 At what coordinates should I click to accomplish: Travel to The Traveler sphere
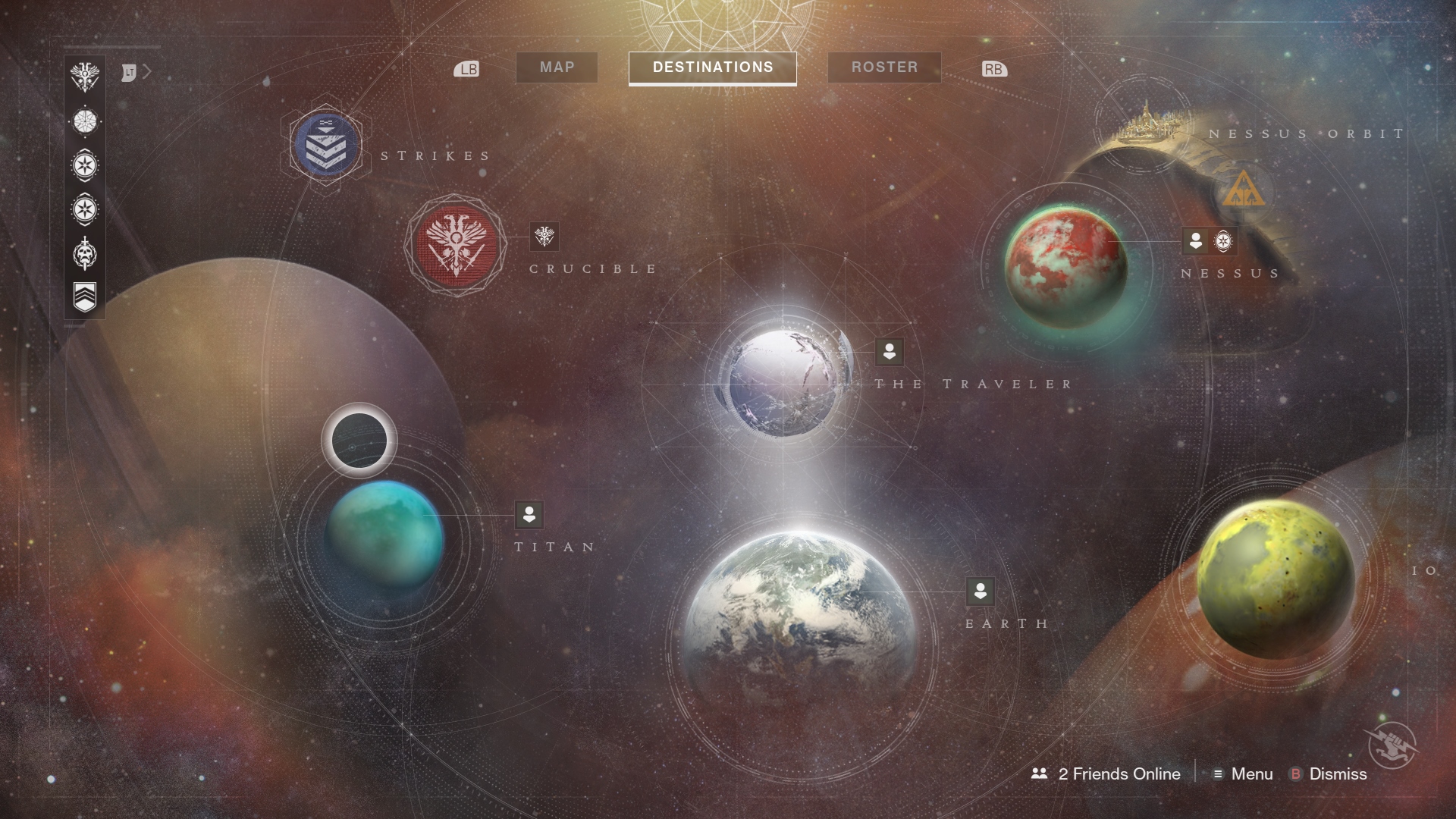click(x=783, y=383)
